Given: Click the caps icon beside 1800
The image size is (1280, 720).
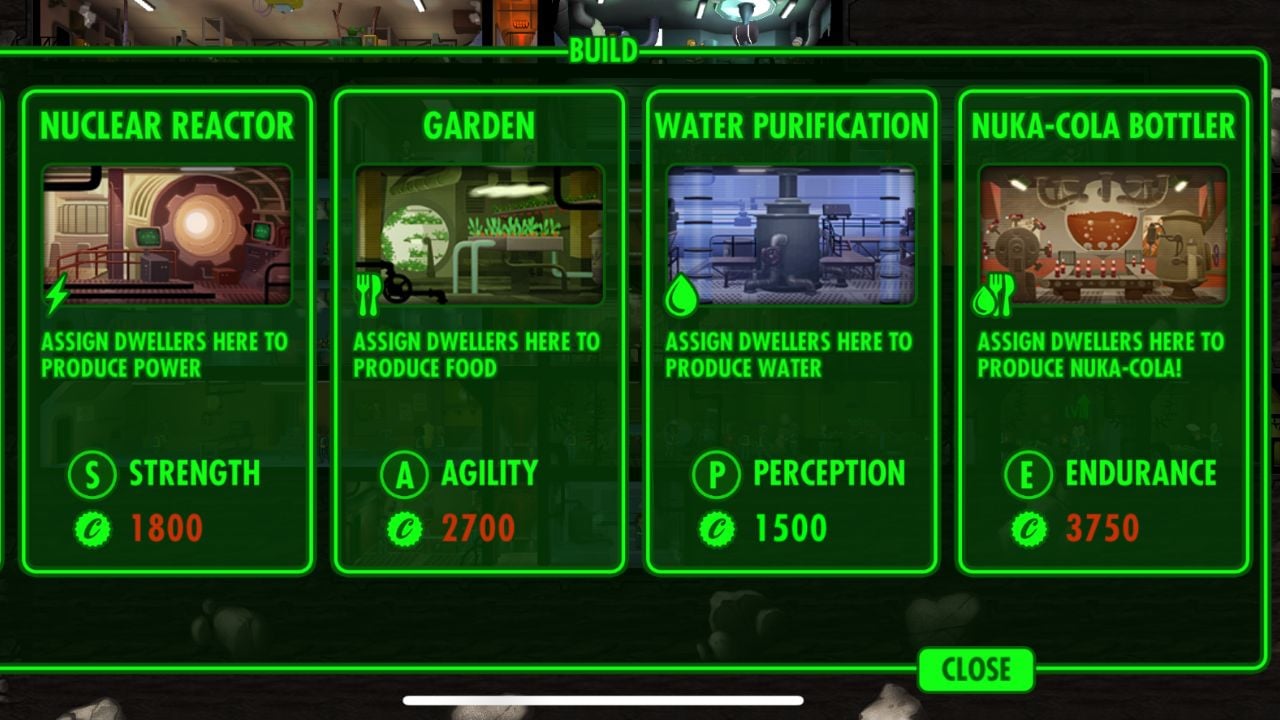Looking at the screenshot, I should (93, 527).
